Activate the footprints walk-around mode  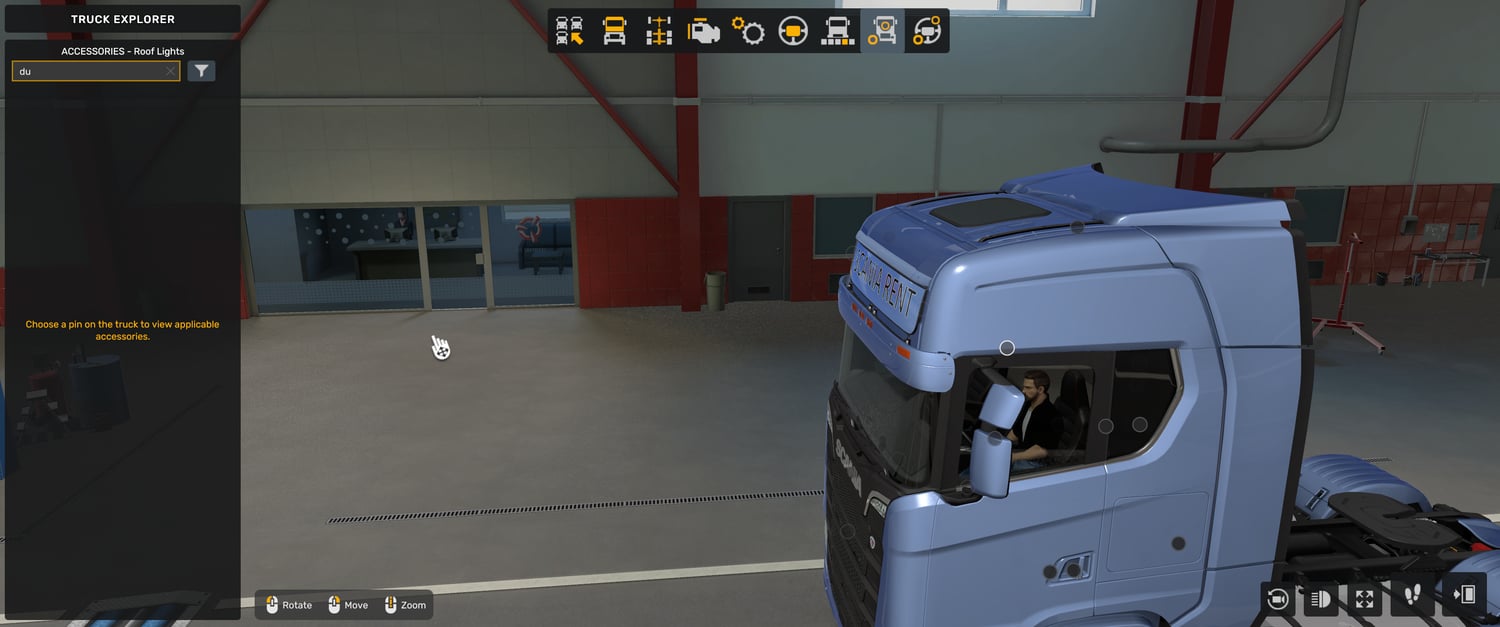pos(1412,596)
